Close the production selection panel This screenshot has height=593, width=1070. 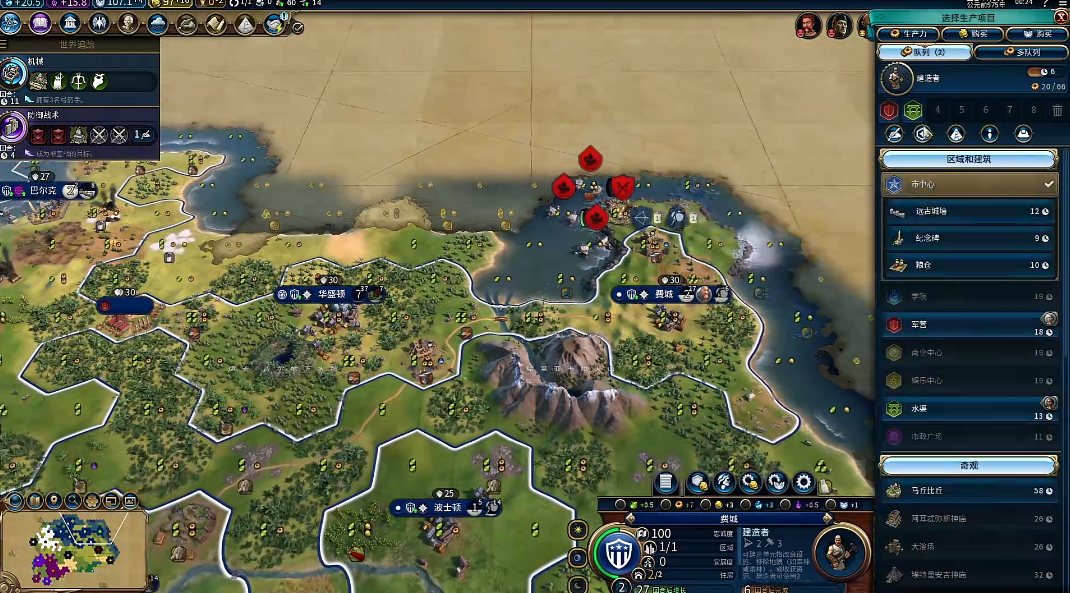[x=1061, y=17]
